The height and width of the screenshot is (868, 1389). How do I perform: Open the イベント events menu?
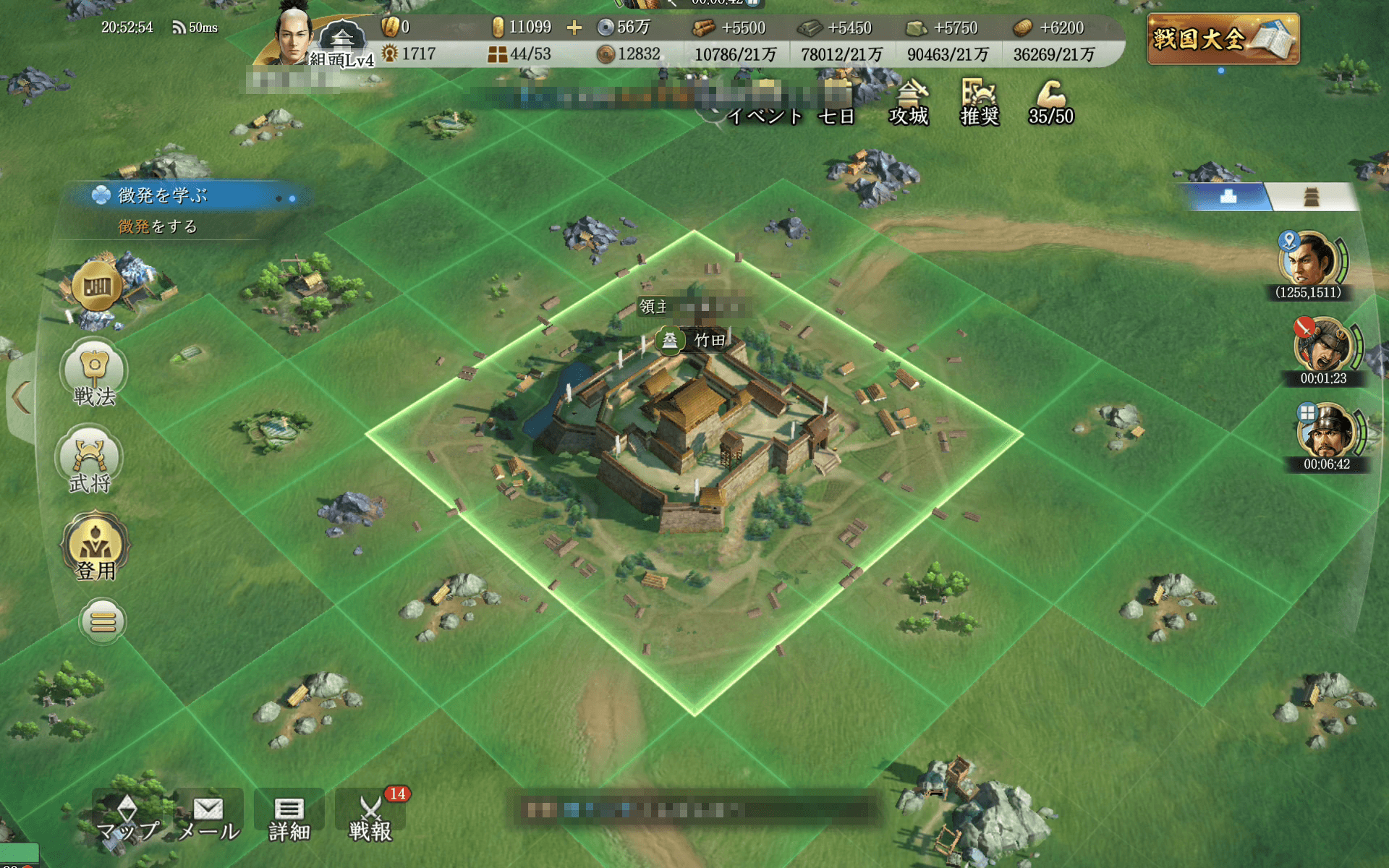(764, 116)
